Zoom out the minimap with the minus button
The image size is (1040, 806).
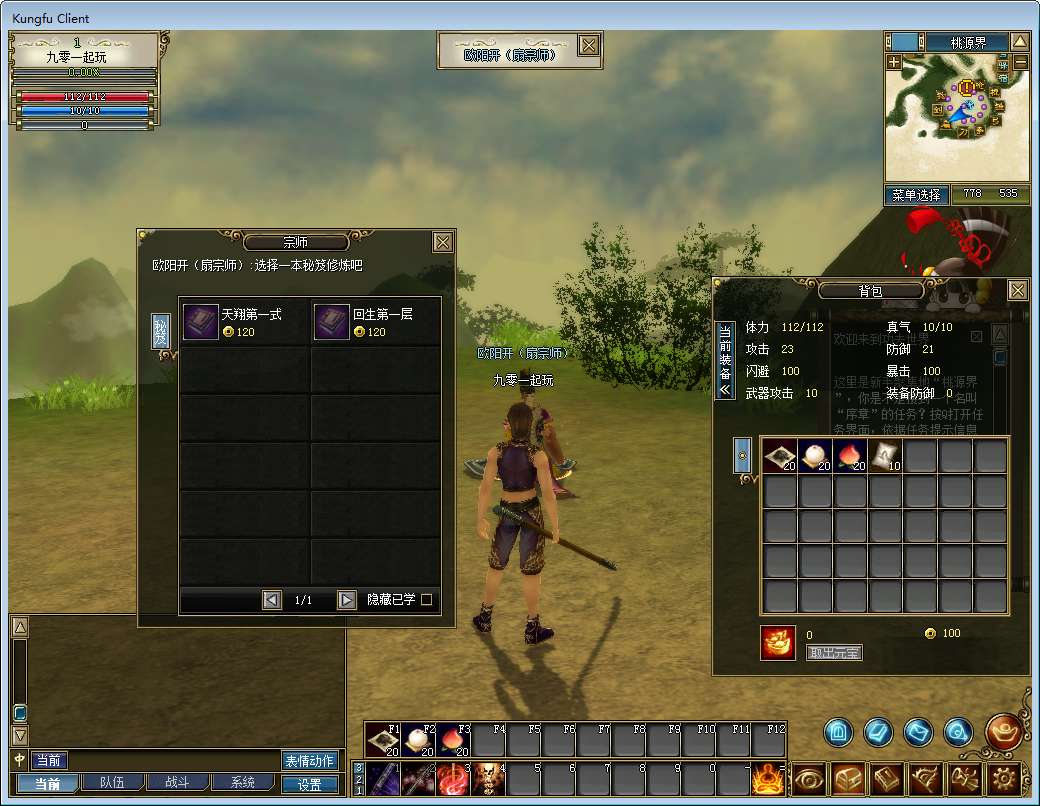pyautogui.click(x=1020, y=62)
